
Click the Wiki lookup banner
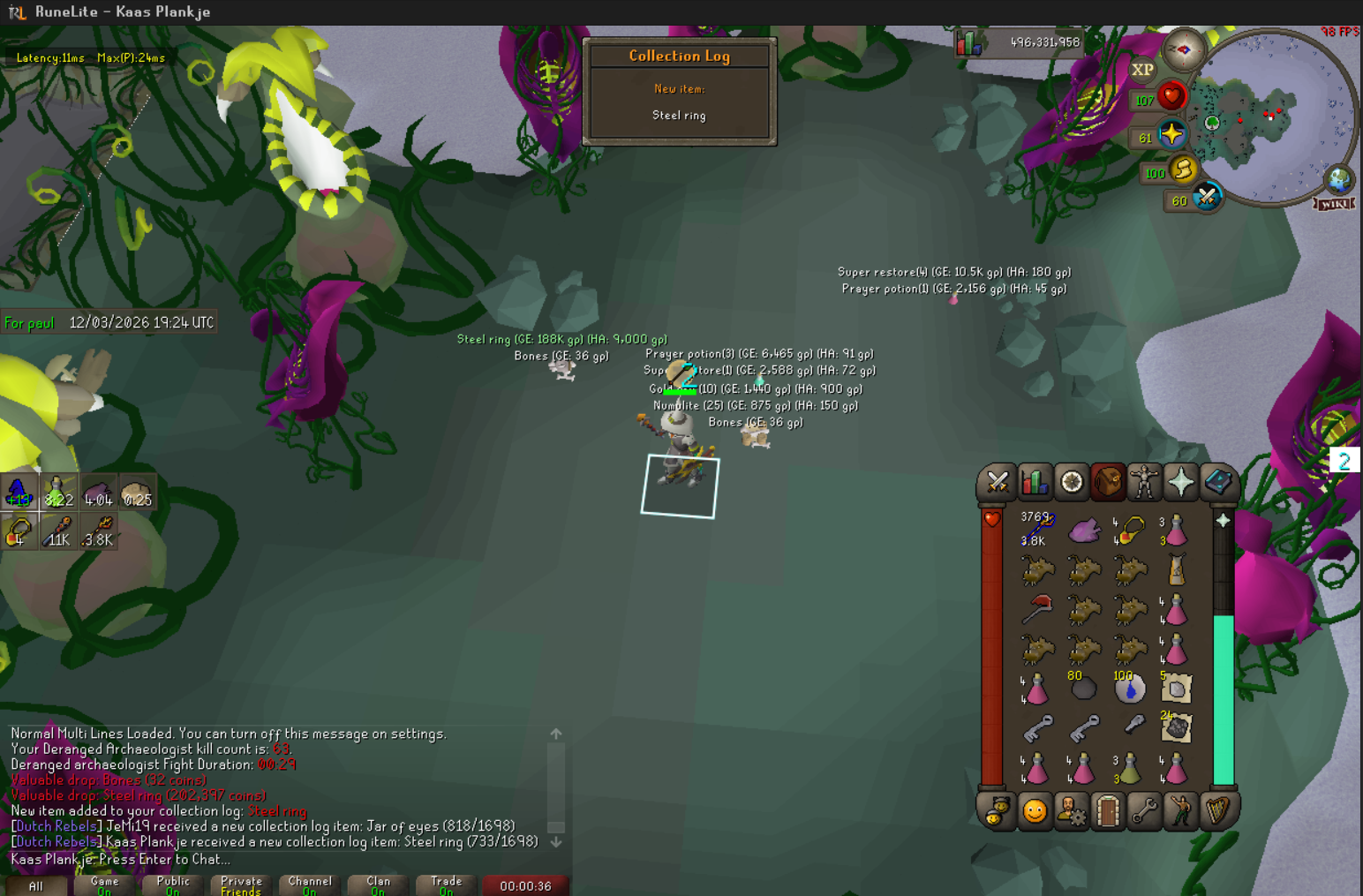(x=1334, y=204)
